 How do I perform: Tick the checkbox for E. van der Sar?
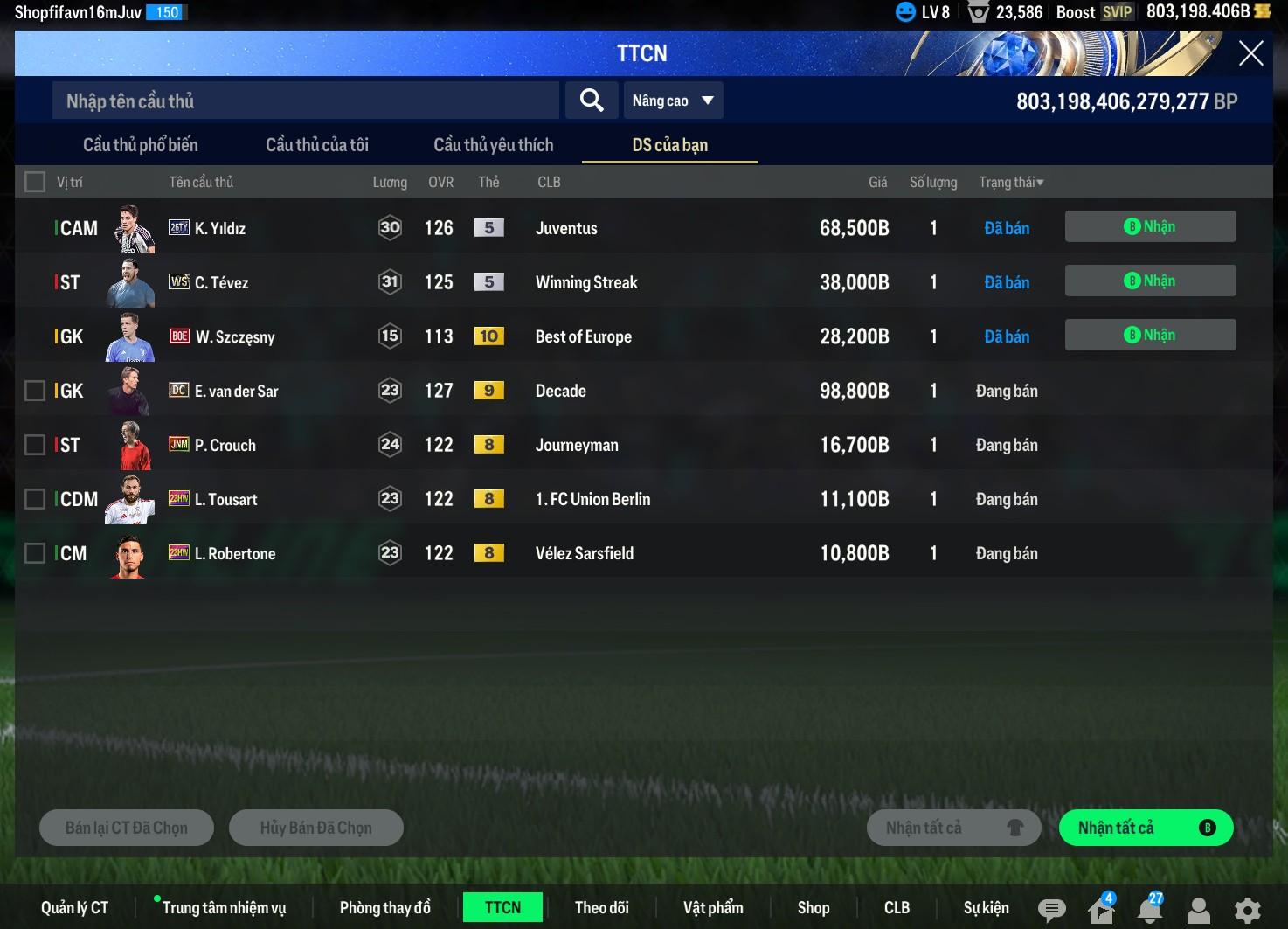pos(35,391)
